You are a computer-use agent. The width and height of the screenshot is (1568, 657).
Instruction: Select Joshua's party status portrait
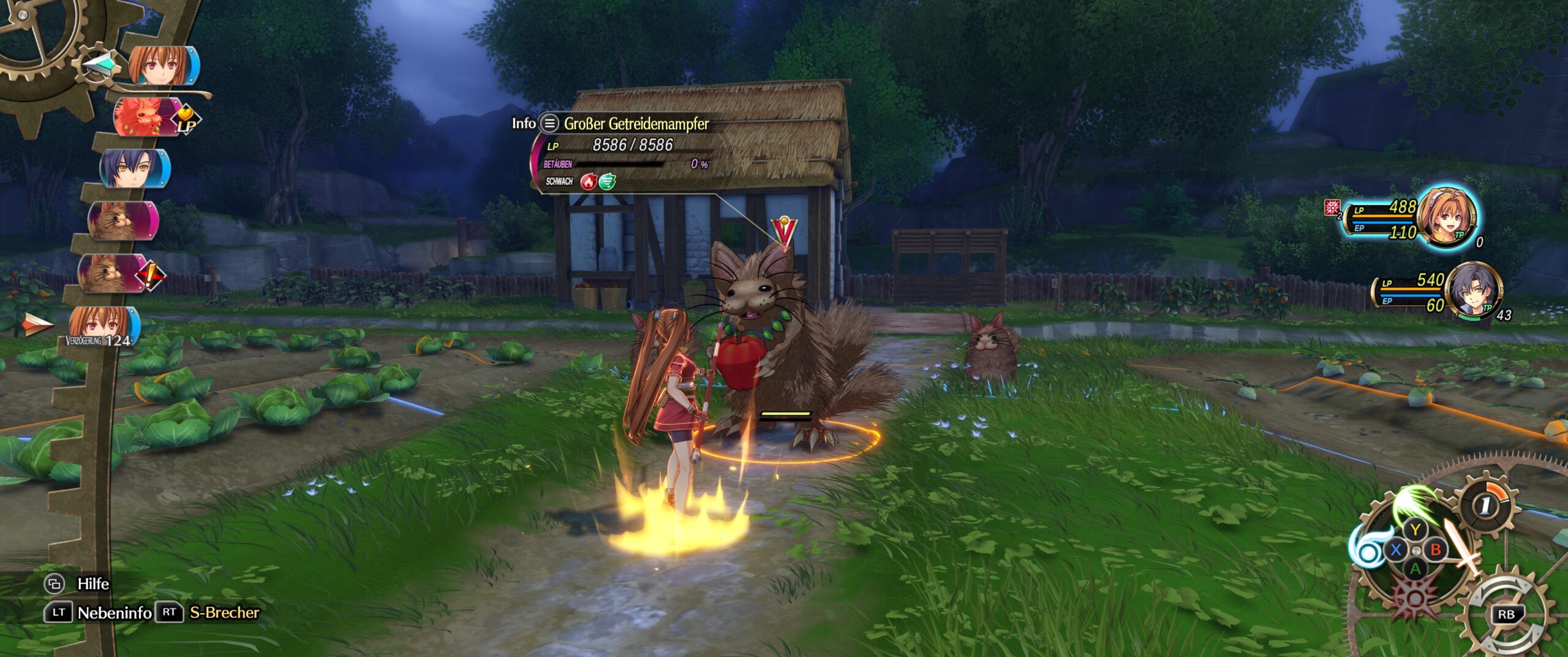pyautogui.click(x=1475, y=291)
